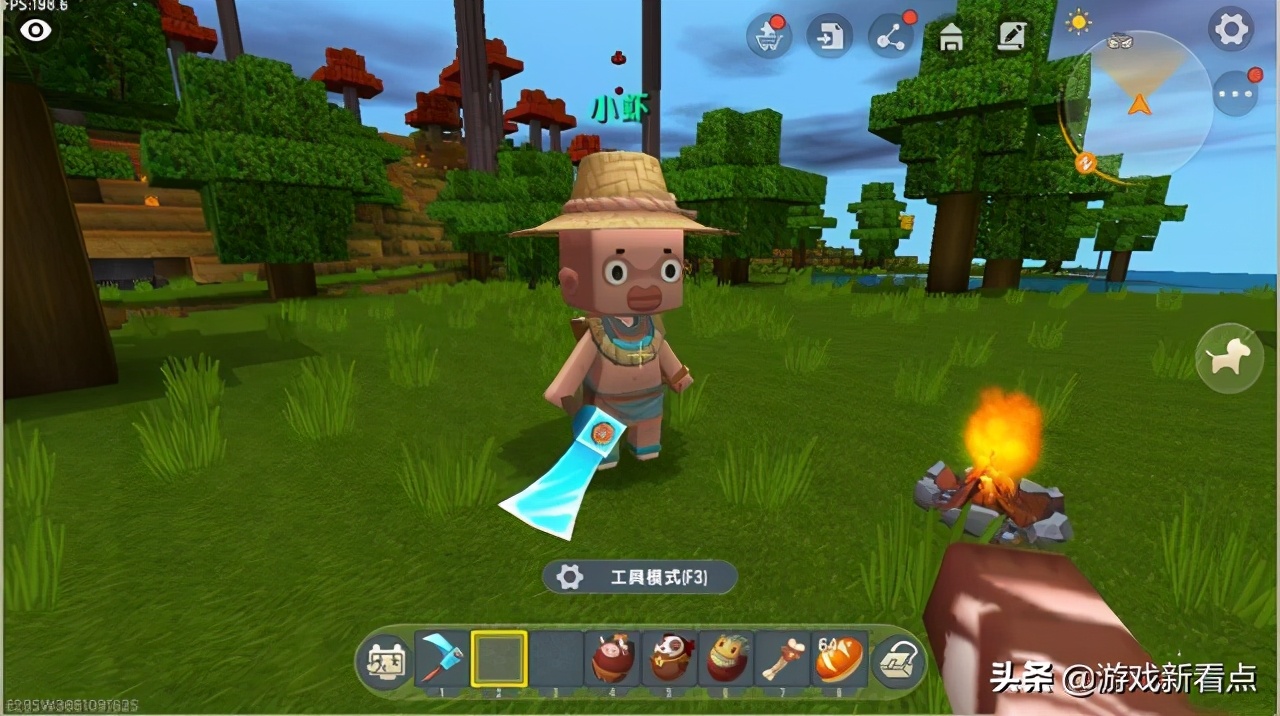1280x716 pixels.
Task: Open the share icon
Action: tap(890, 37)
